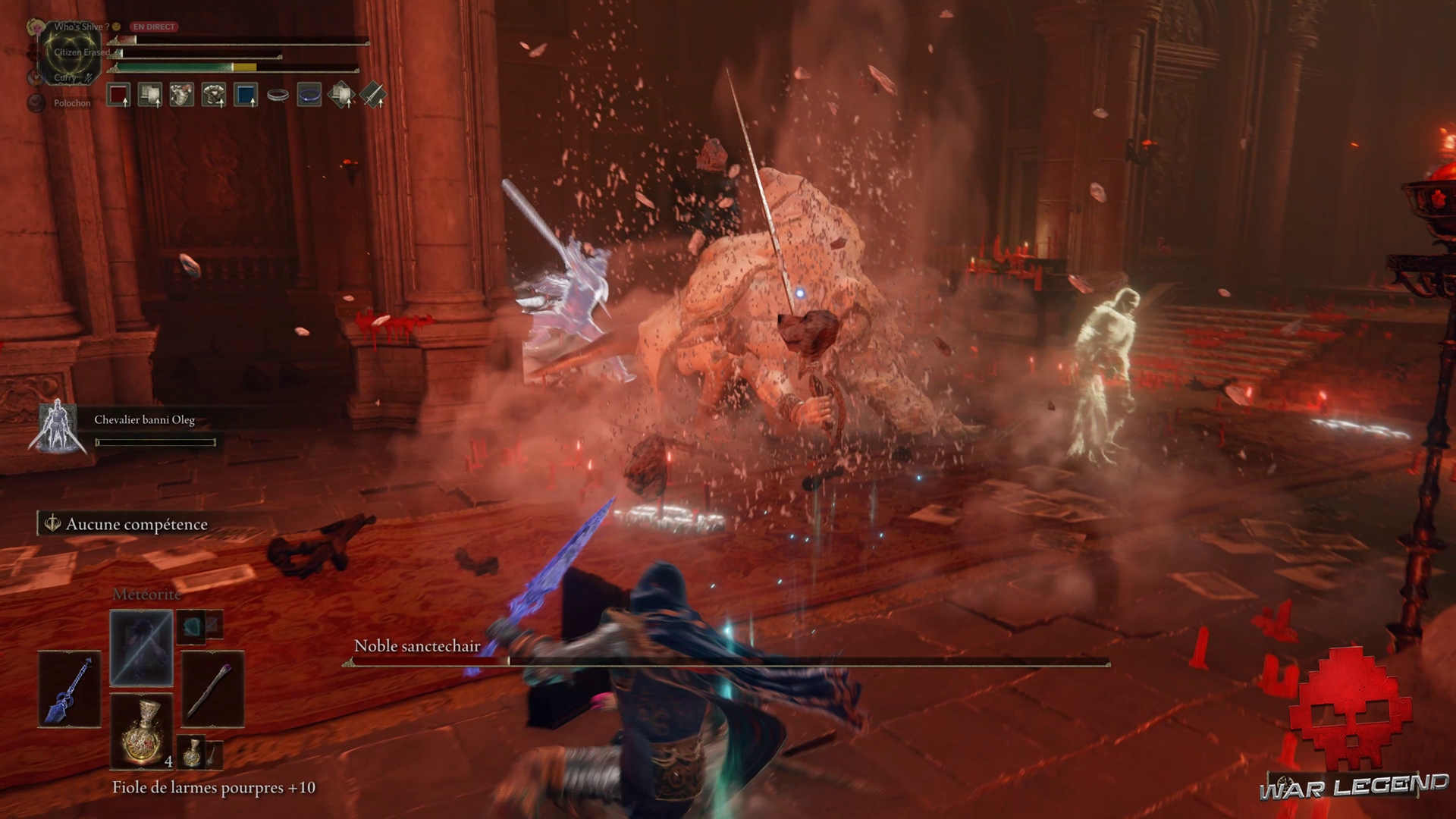Viewport: 1456px width, 819px height.
Task: Click the blue glowing ring status icon
Action: pos(309,95)
